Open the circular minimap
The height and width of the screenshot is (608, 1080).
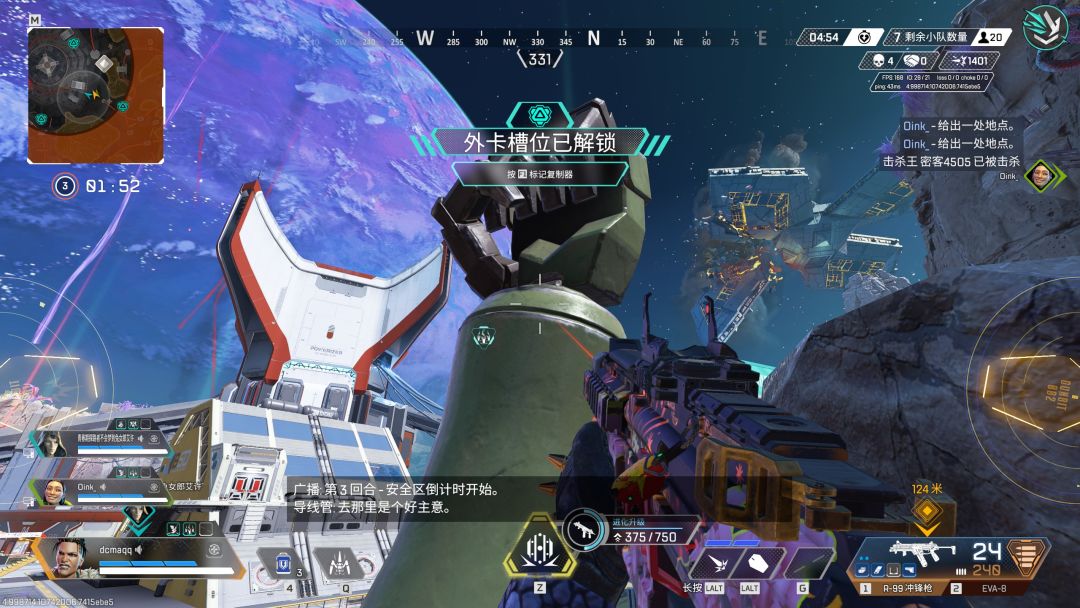point(95,95)
